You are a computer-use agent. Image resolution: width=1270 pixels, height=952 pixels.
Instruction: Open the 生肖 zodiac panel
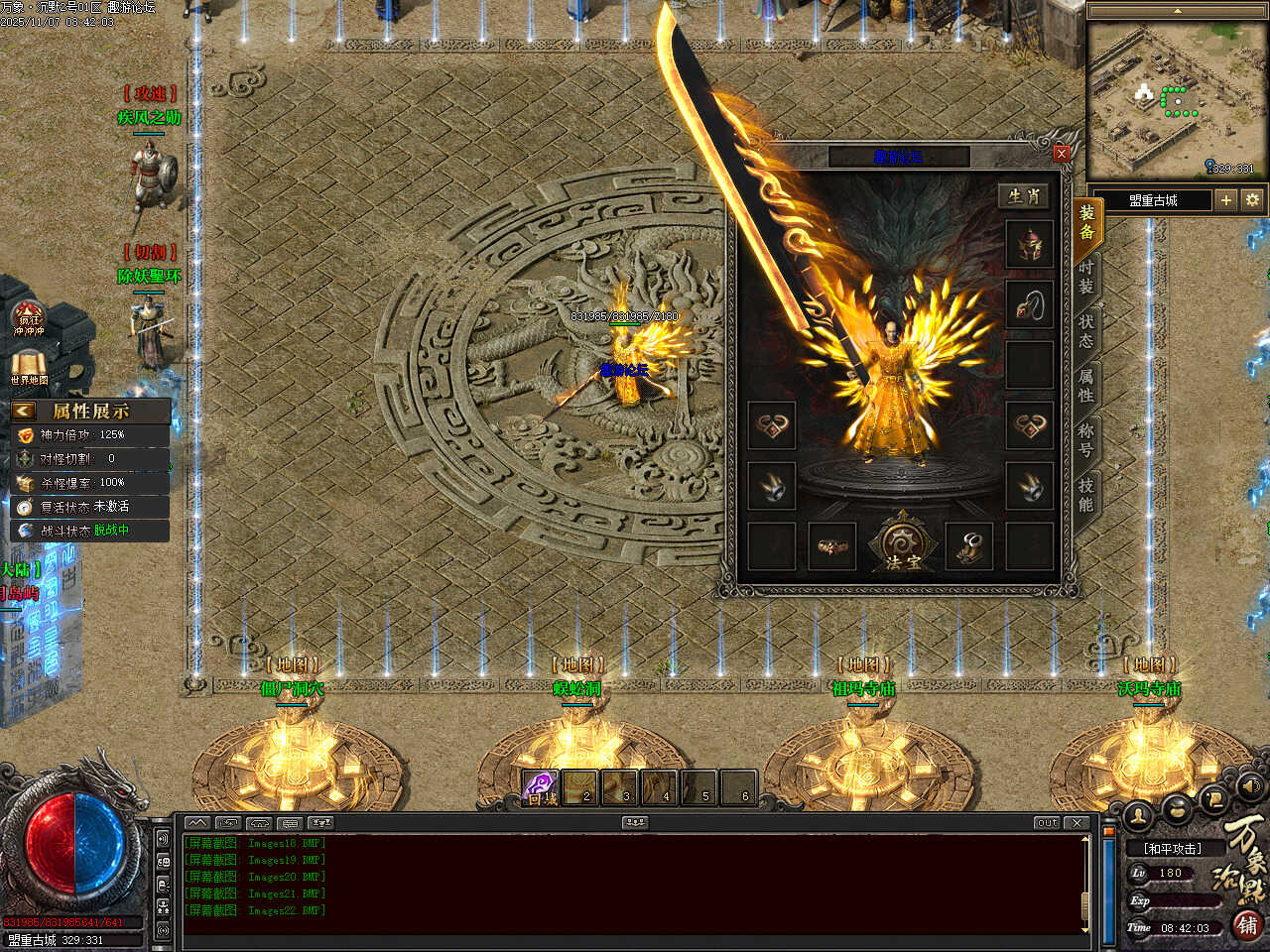coord(1024,196)
